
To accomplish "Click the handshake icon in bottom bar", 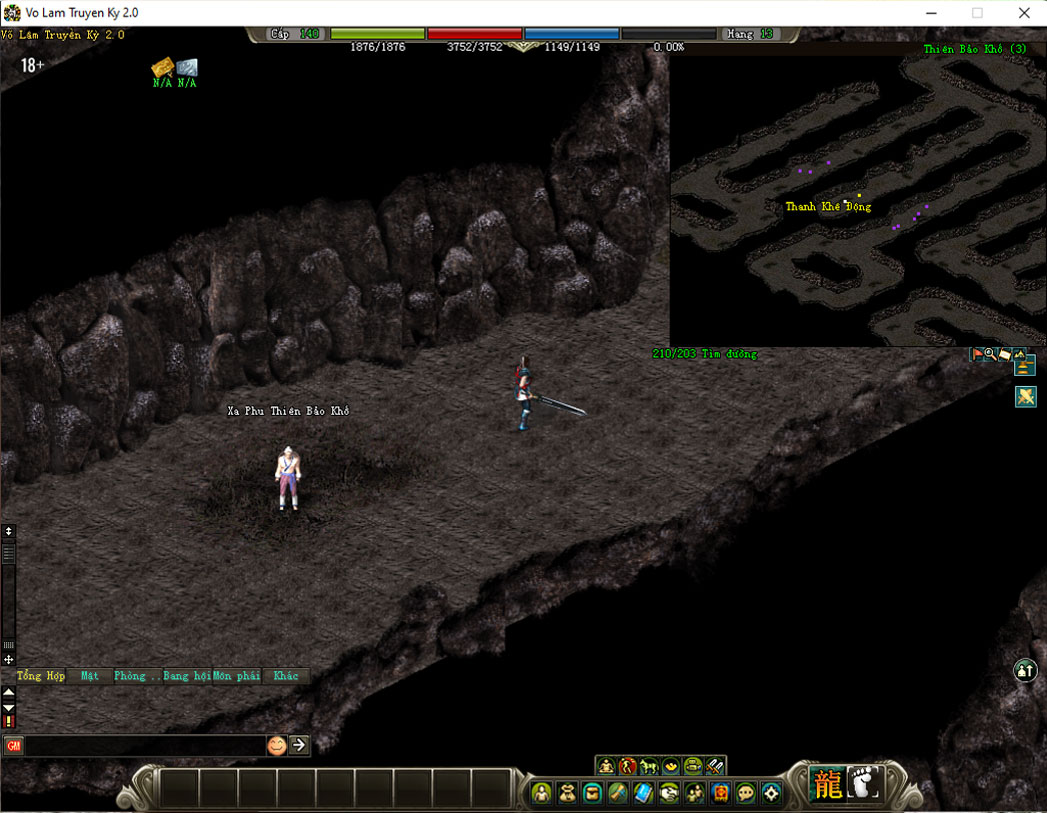I will tap(669, 793).
